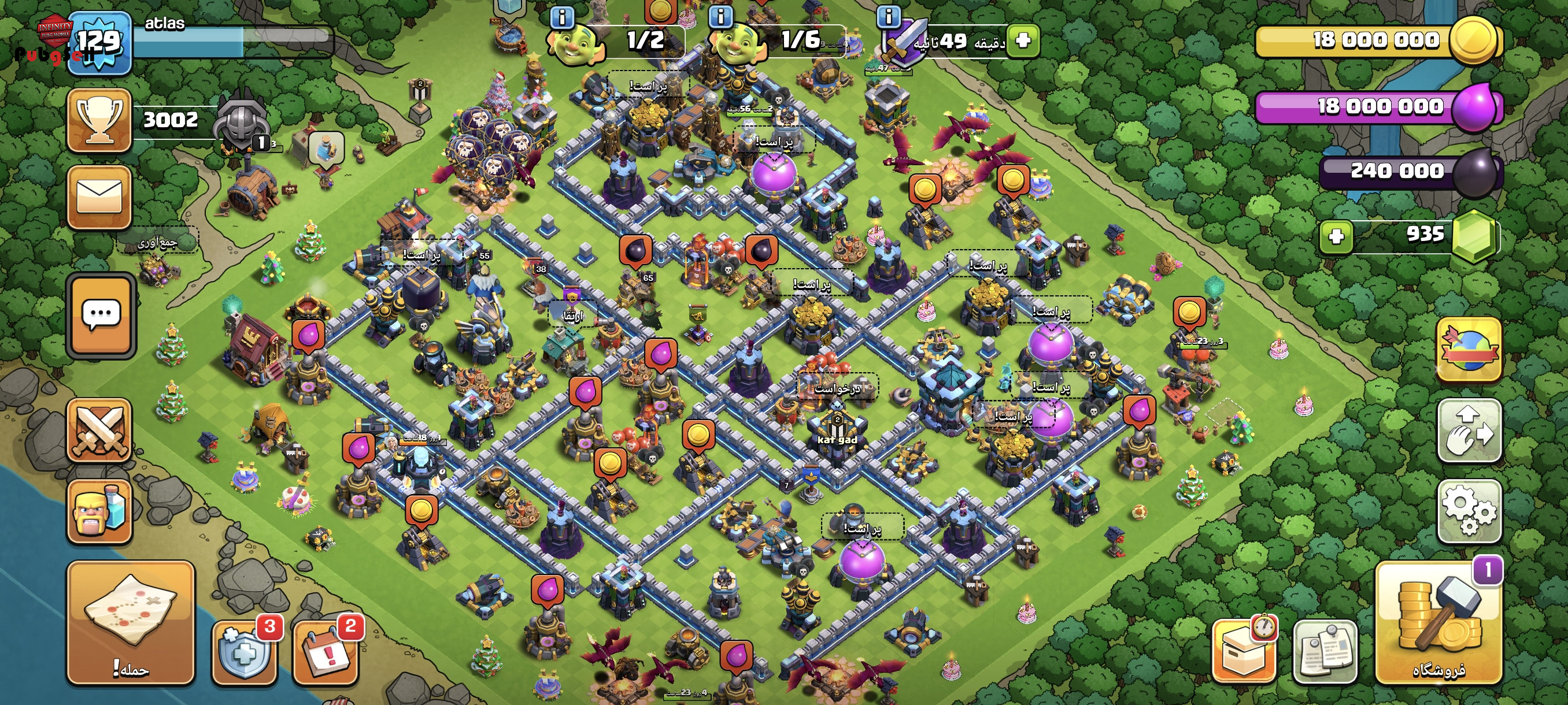Open army training barbarian button
Screen dimensions: 1568x705
(99, 510)
